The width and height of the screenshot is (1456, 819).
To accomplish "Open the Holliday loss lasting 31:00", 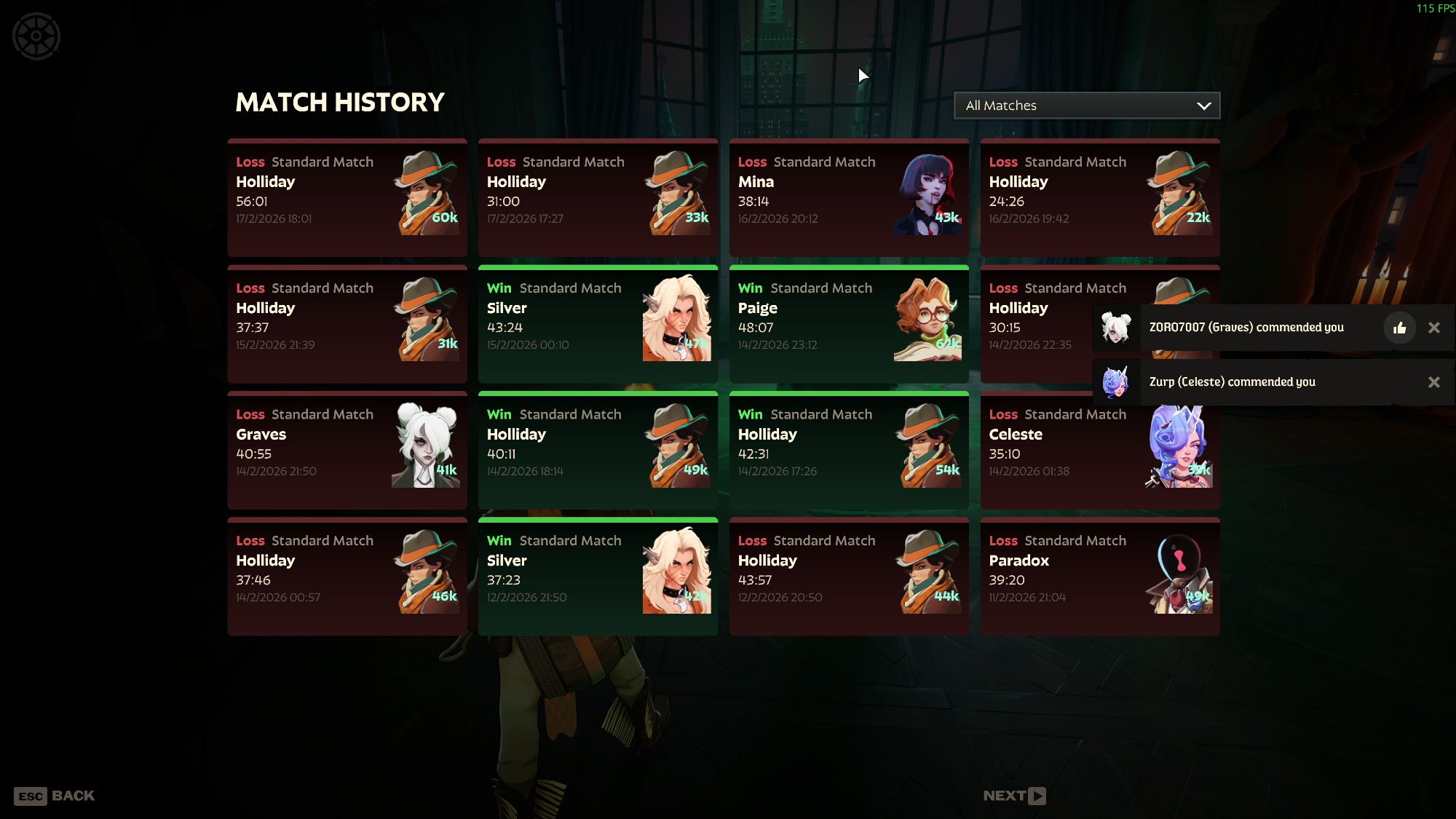I will click(598, 197).
